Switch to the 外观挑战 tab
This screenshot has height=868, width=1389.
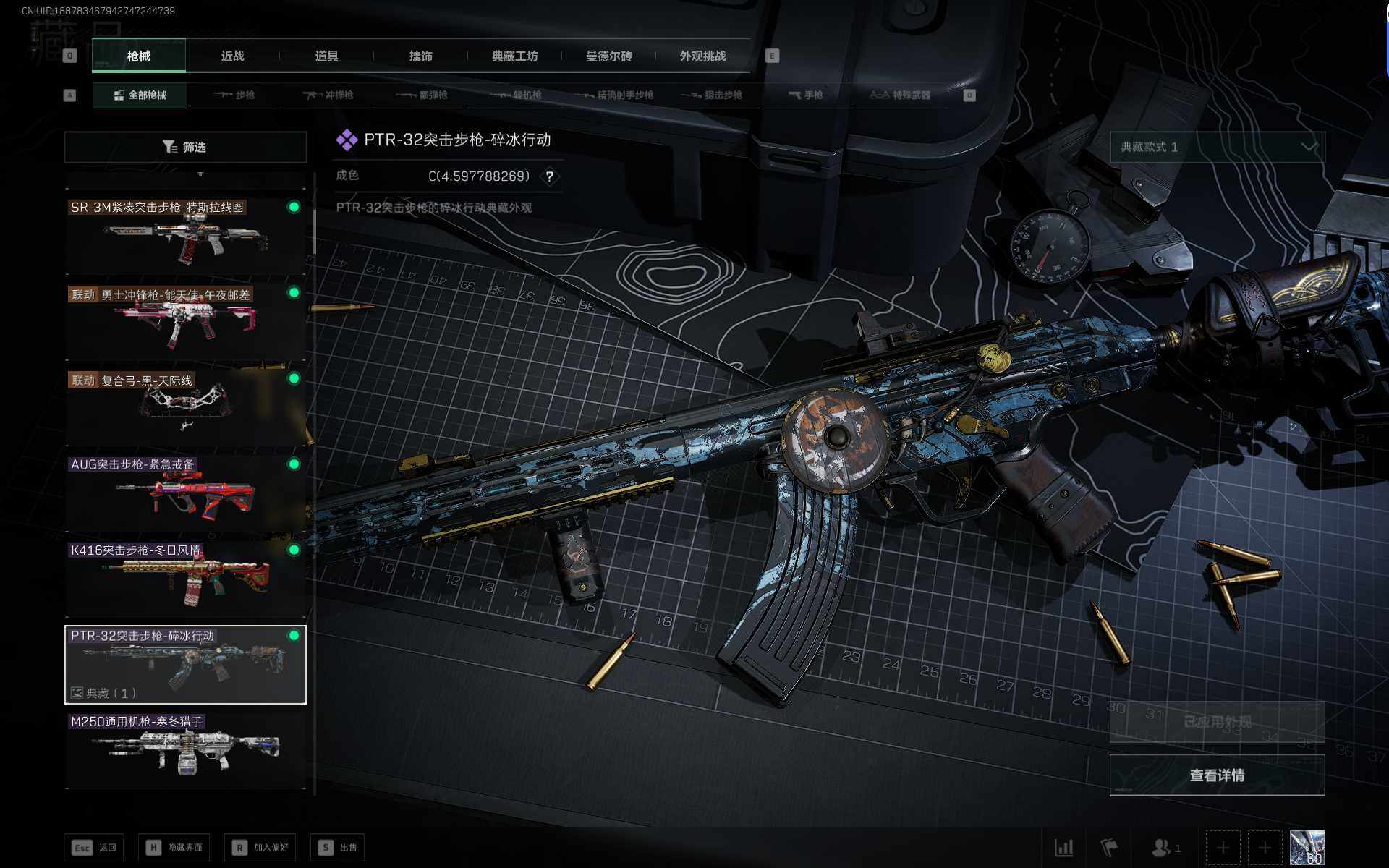point(702,56)
